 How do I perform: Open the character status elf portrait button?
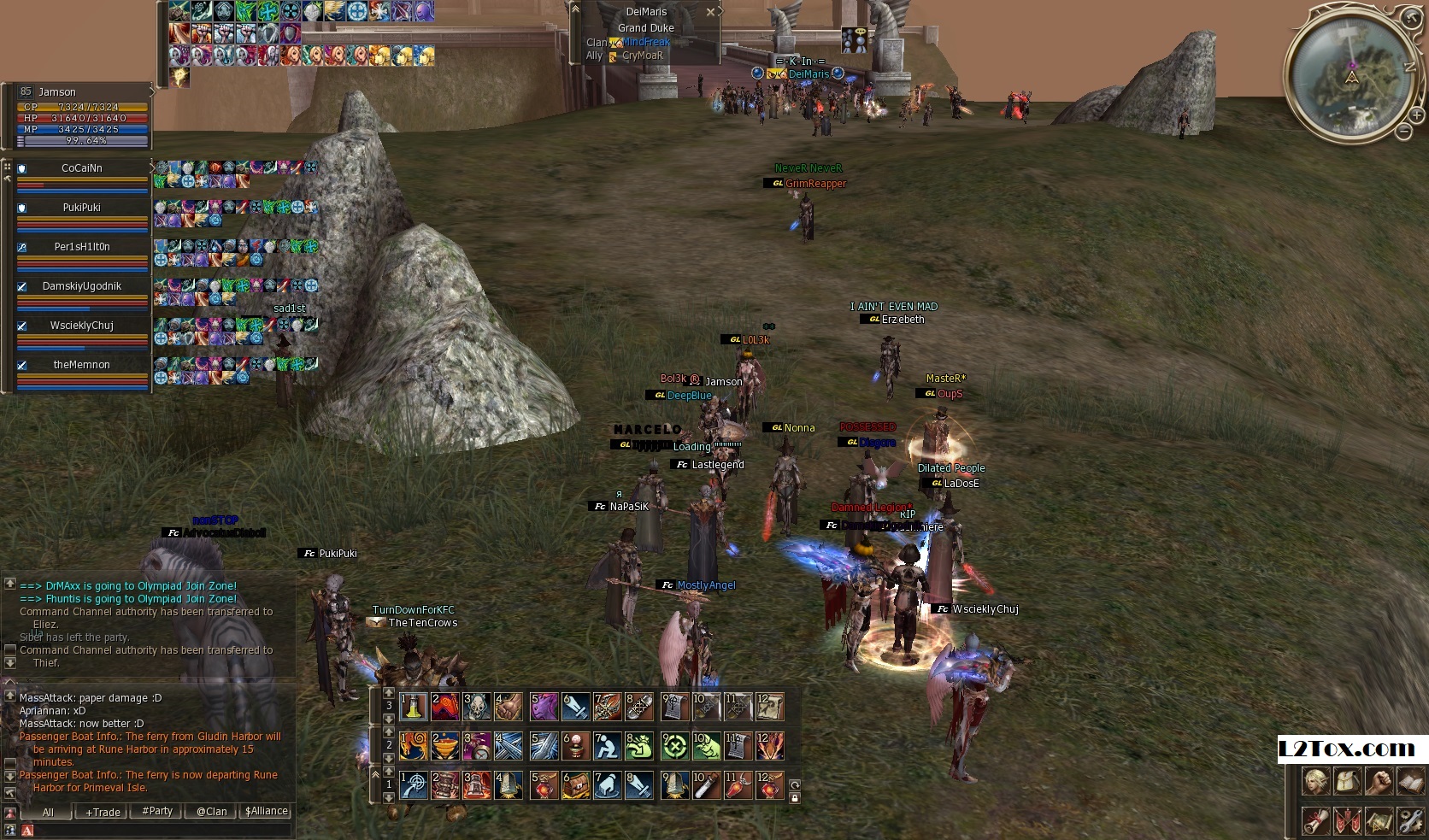point(1314,782)
